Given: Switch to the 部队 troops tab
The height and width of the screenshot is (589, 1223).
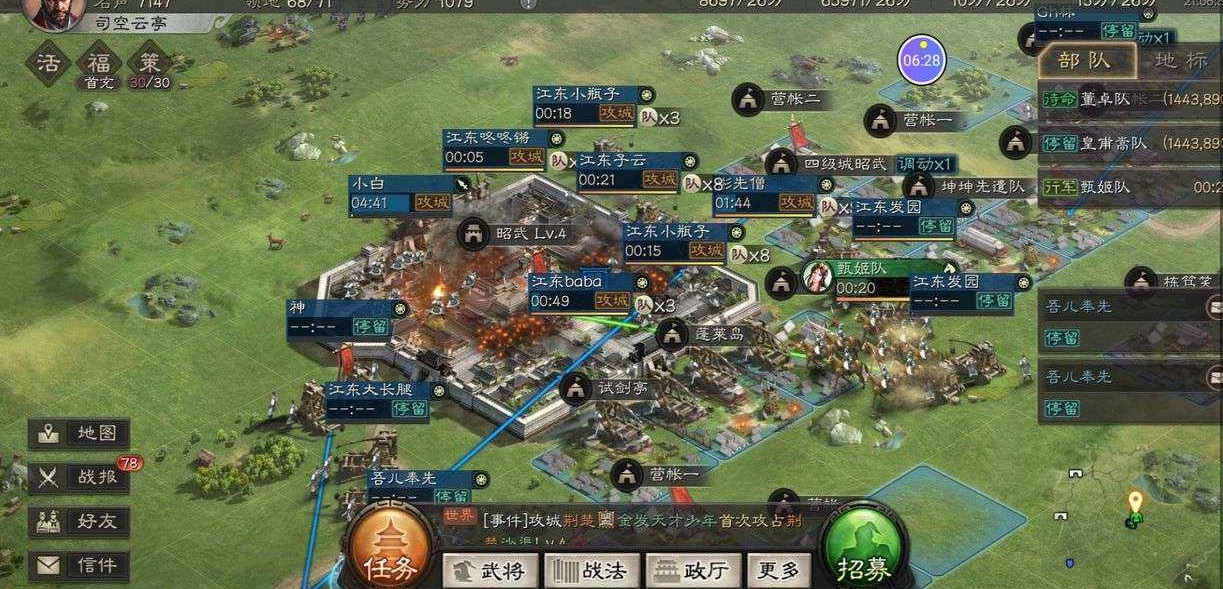Looking at the screenshot, I should [x=1086, y=60].
